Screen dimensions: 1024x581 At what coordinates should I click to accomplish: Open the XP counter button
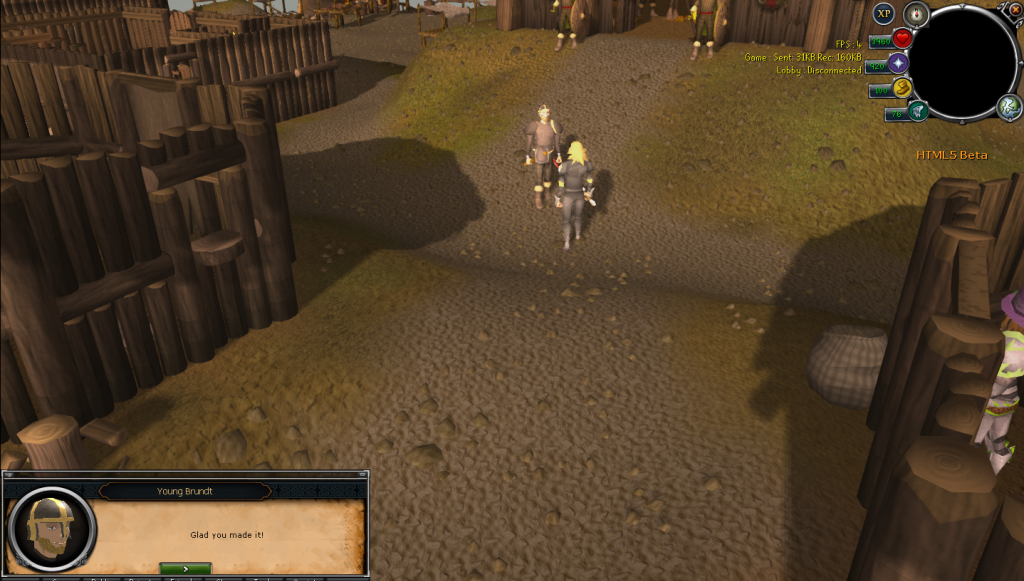883,13
